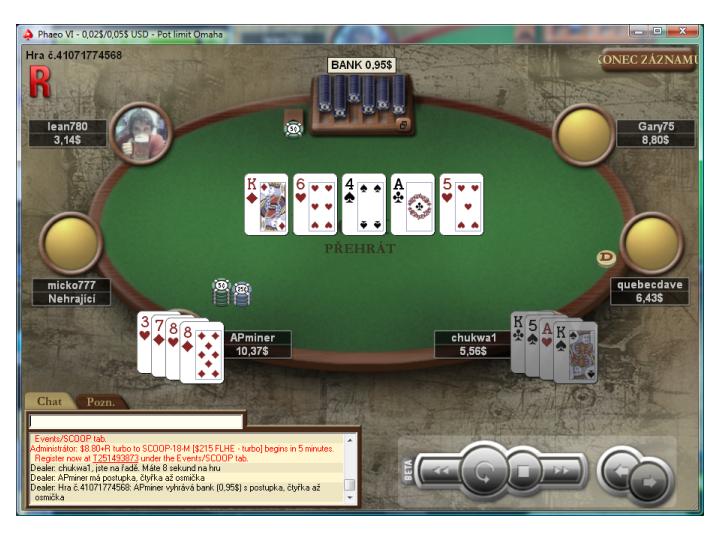The image size is (720, 540).
Task: Select player lean780's avatar
Action: click(x=140, y=132)
